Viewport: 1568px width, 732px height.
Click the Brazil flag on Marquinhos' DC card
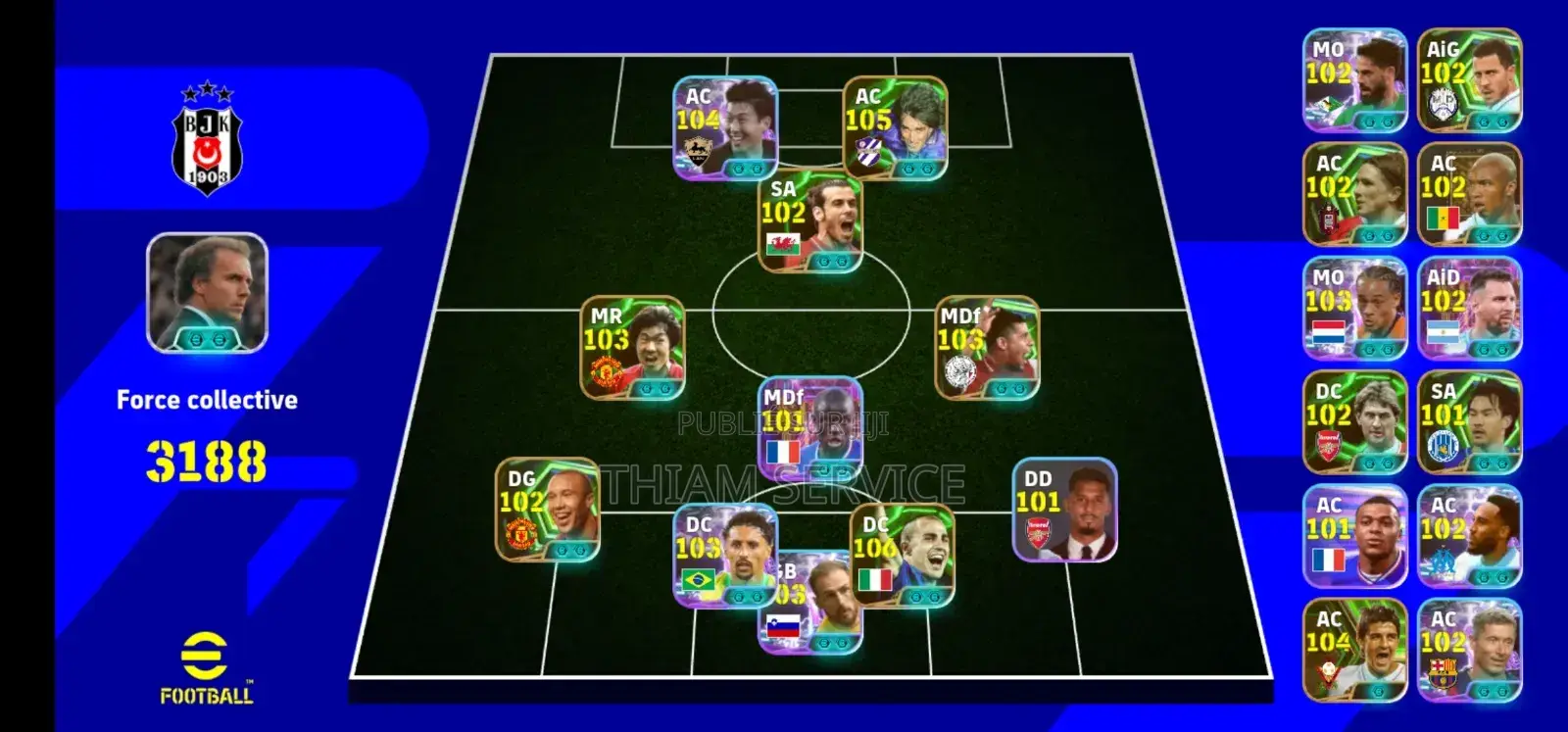(699, 578)
